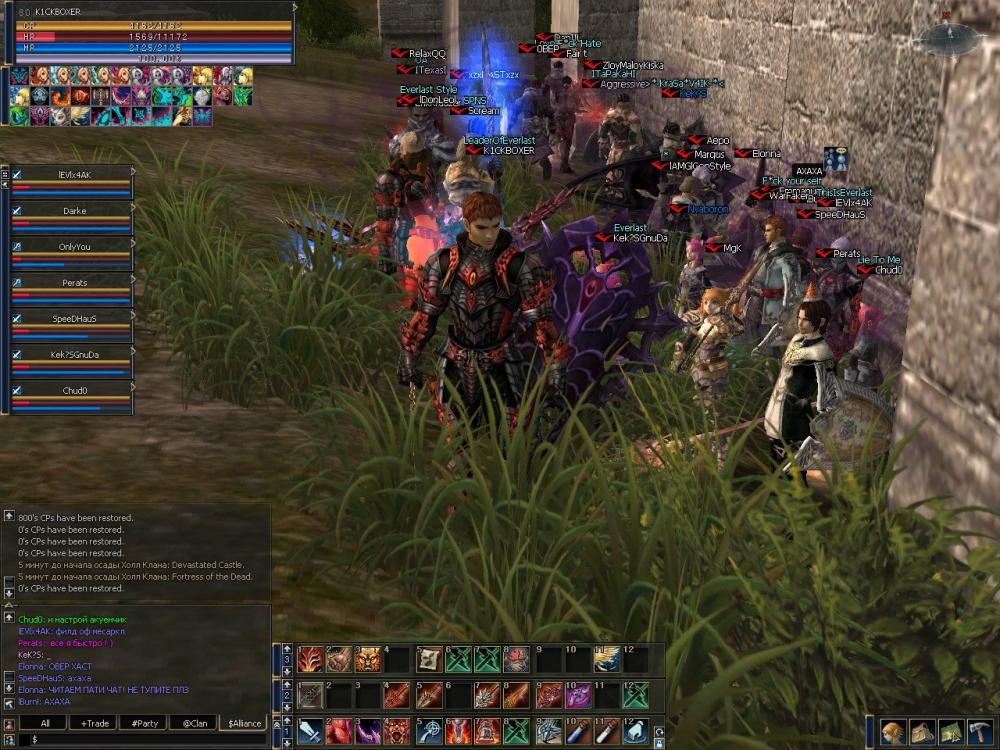Activate the white house icon in bottom hotbar
Image resolution: width=1000 pixels, height=750 pixels.
click(635, 731)
